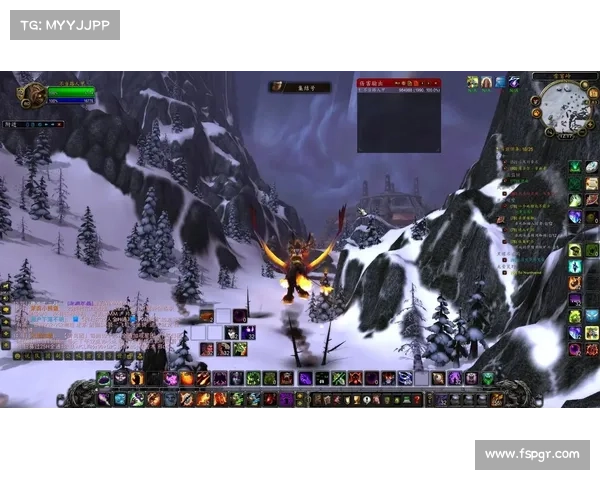
Task: Click the first green buff icon
Action: (473, 82)
